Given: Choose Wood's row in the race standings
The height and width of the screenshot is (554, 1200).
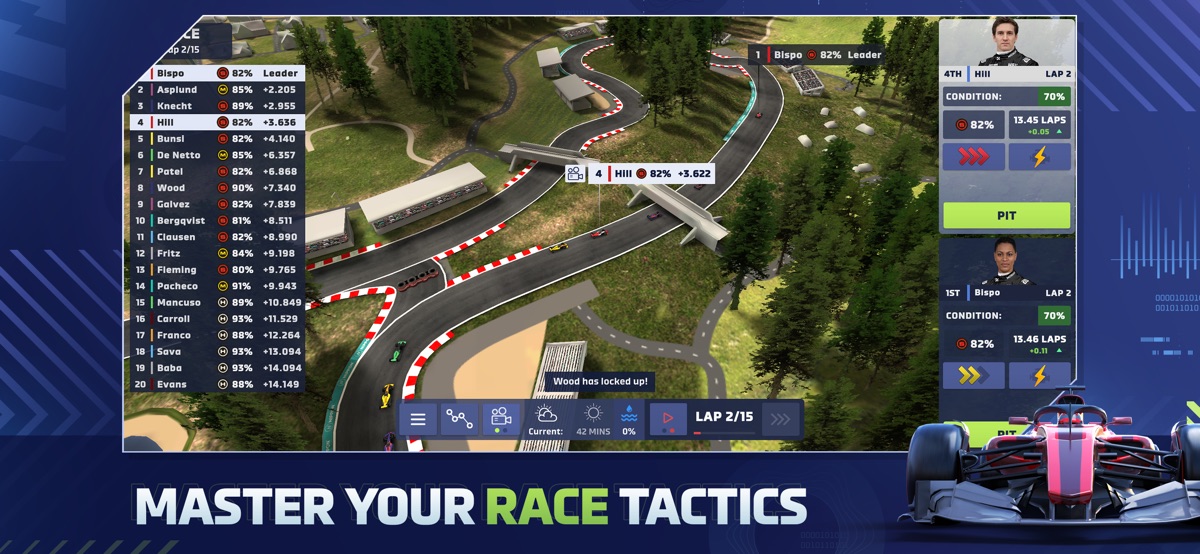Looking at the screenshot, I should (x=215, y=188).
